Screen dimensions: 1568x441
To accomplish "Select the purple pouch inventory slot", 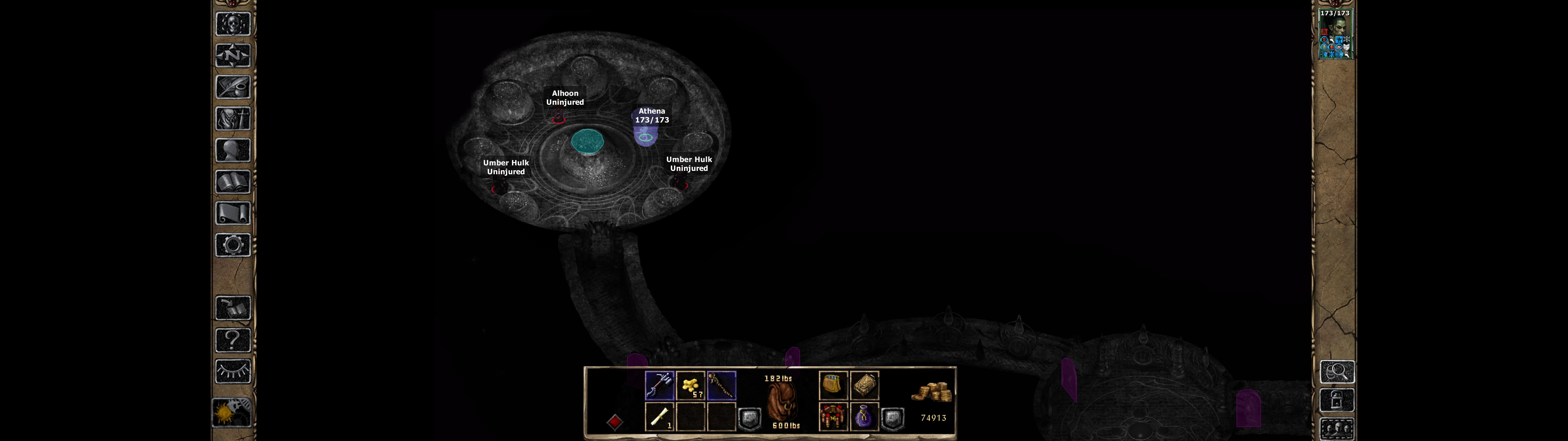I will [864, 417].
